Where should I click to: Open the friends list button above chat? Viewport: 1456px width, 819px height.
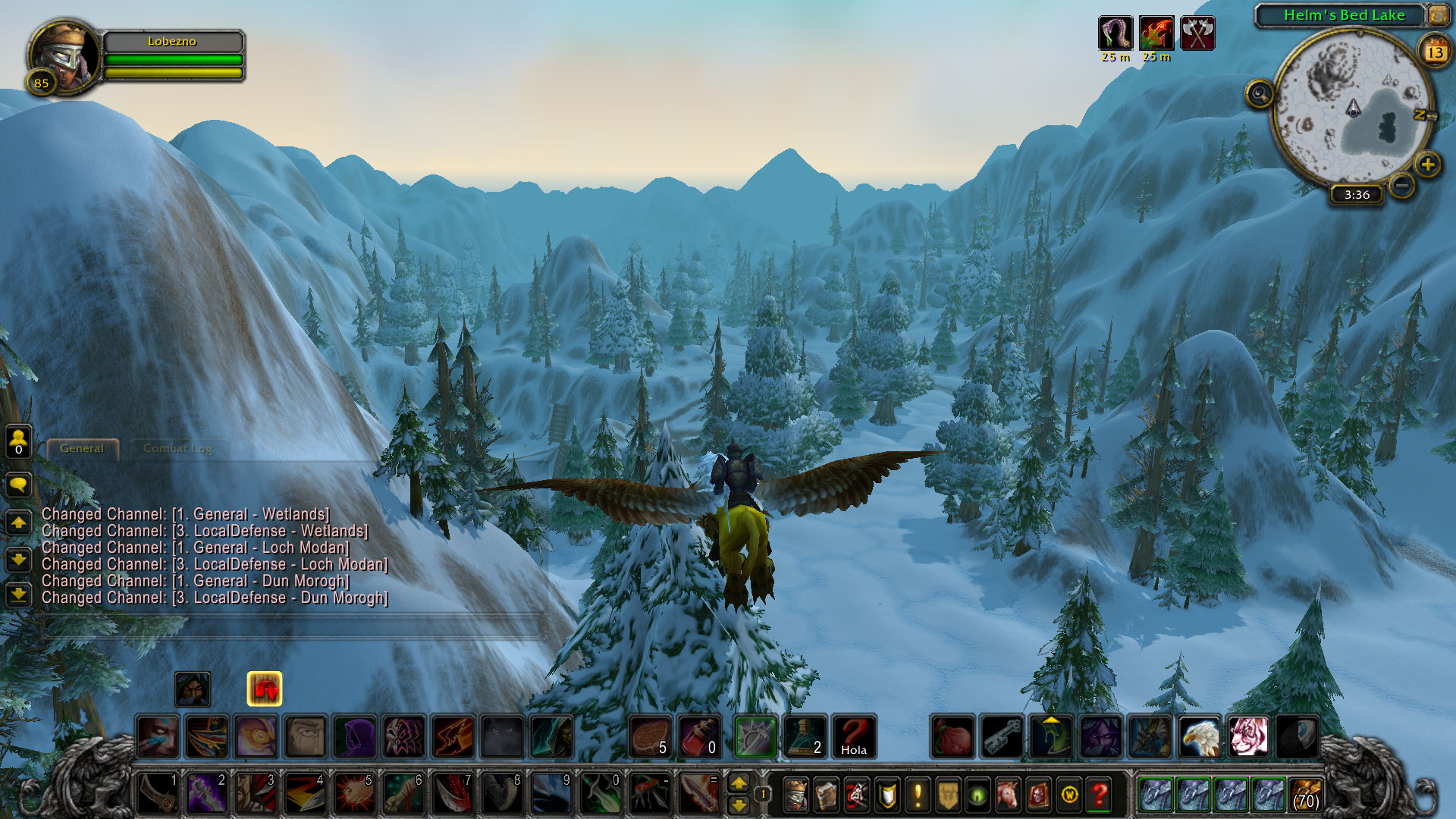coord(19,440)
